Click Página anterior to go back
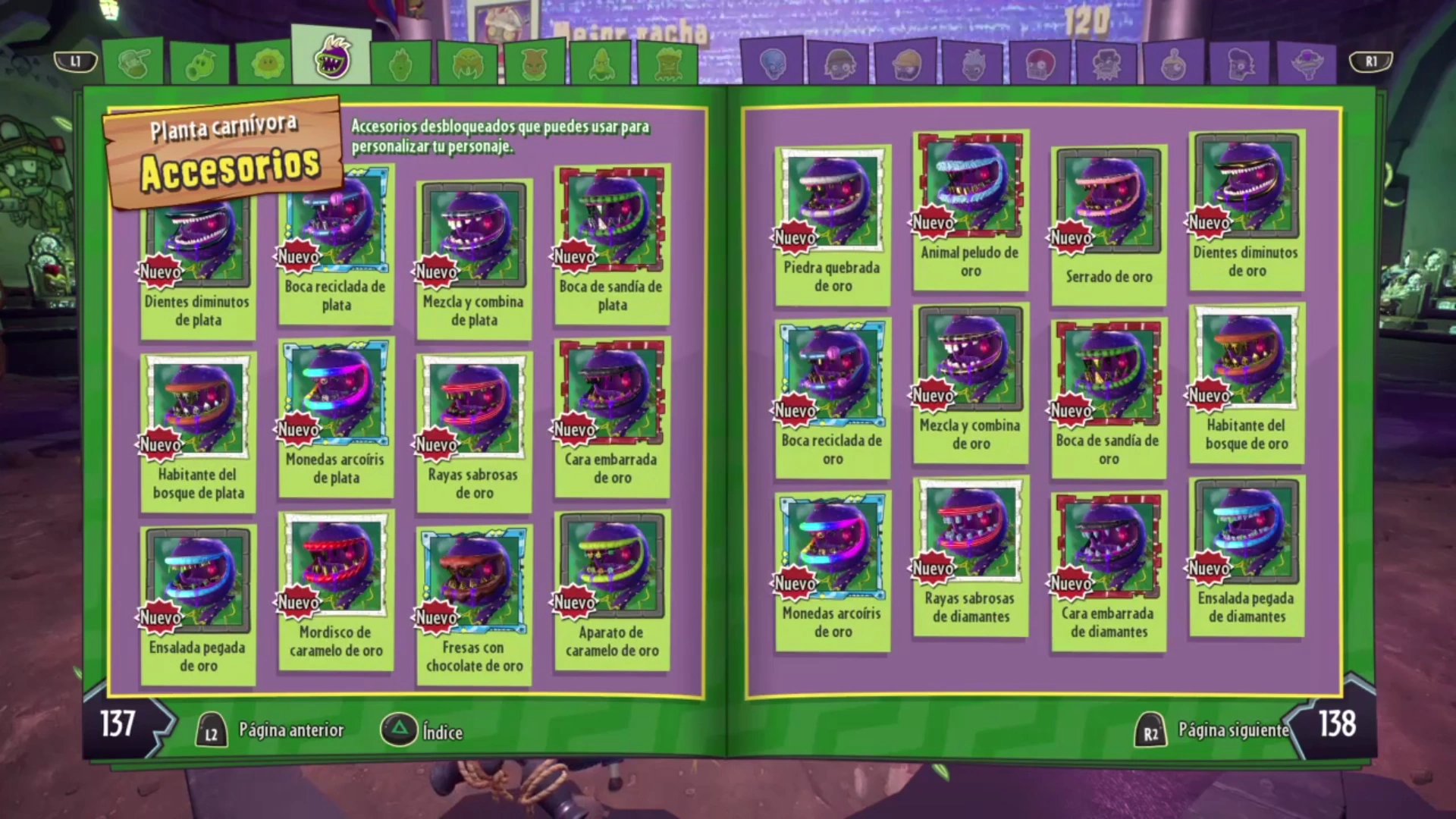The height and width of the screenshot is (819, 1456). pos(290,731)
